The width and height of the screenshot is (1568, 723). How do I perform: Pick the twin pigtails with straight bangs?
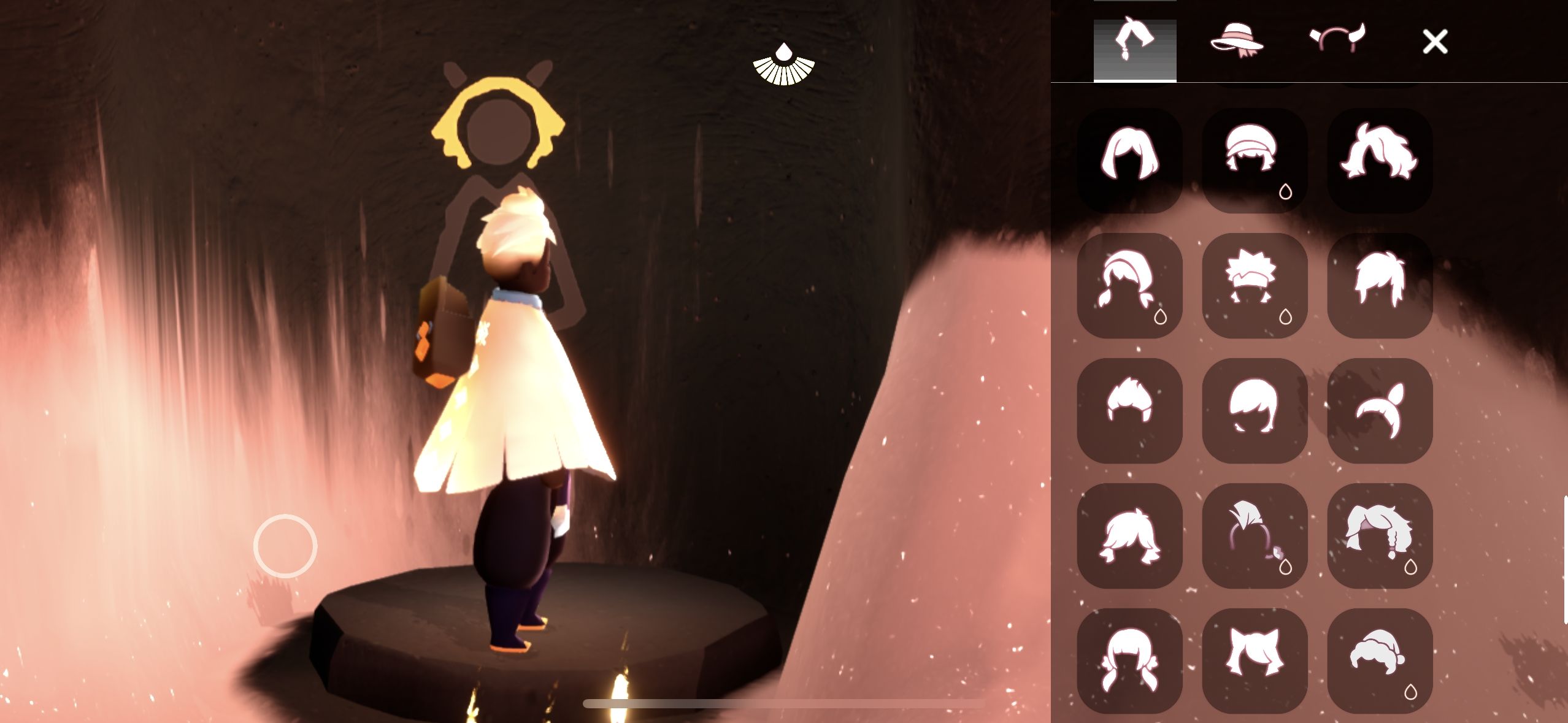coord(1130,661)
